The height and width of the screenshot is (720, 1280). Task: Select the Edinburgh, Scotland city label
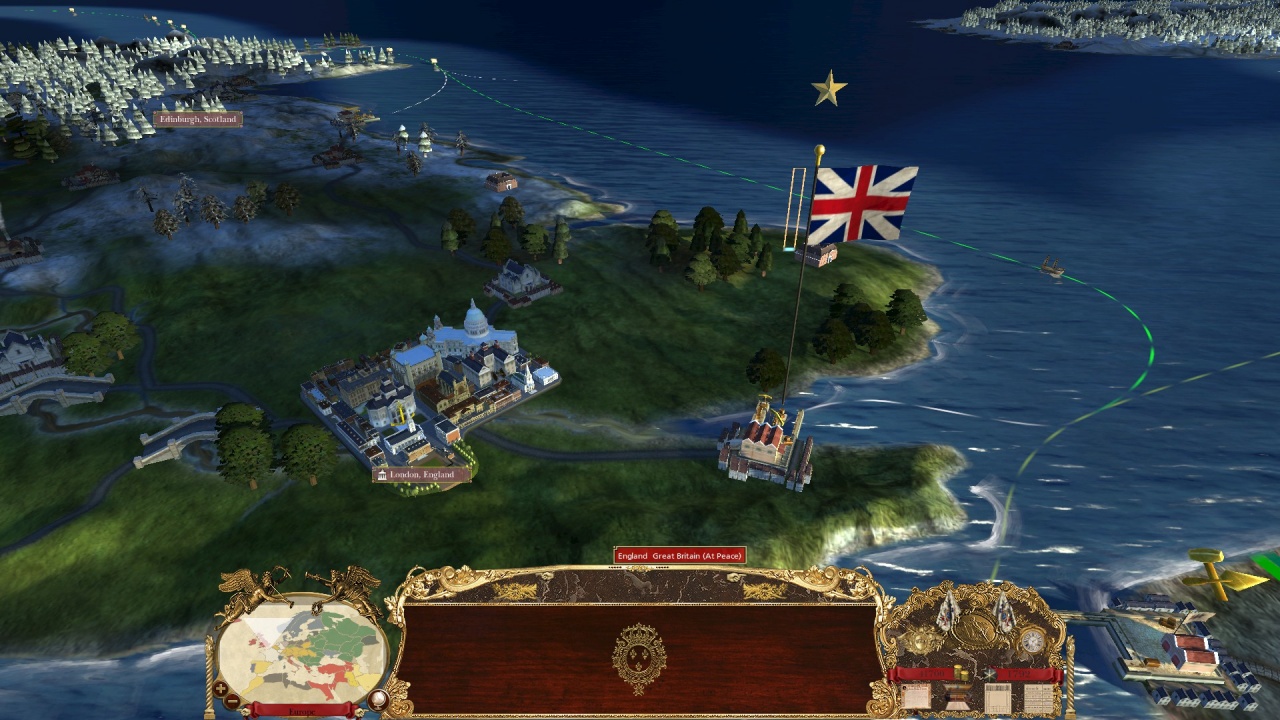197,119
